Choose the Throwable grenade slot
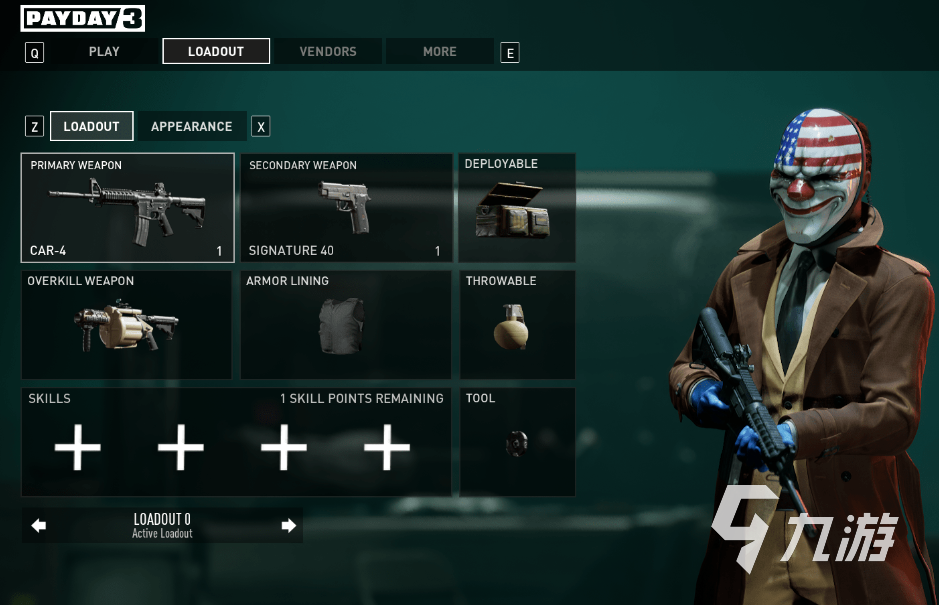The height and width of the screenshot is (605, 939). pos(517,325)
